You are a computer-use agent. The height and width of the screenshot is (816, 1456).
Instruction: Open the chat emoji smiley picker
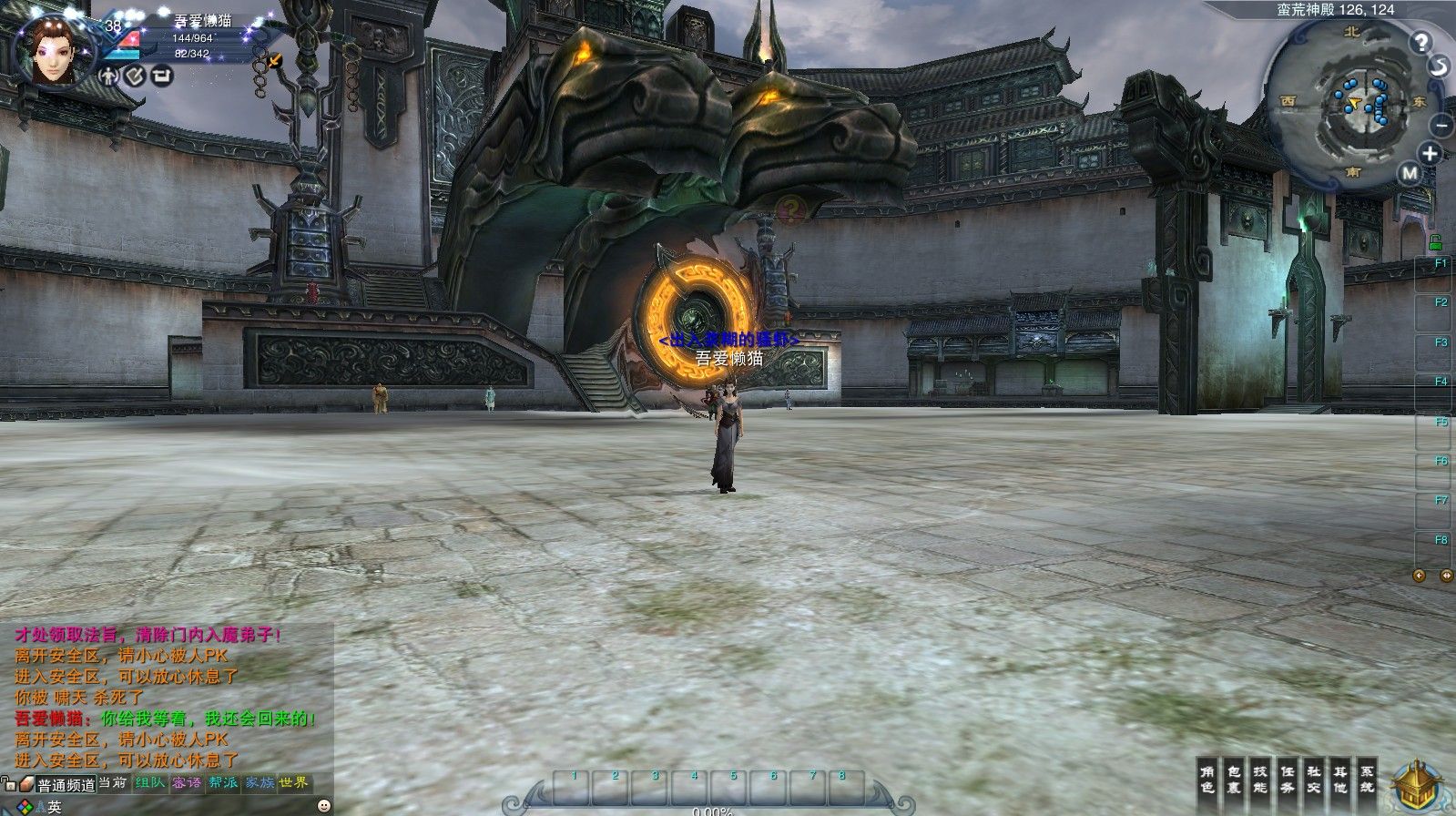(323, 806)
